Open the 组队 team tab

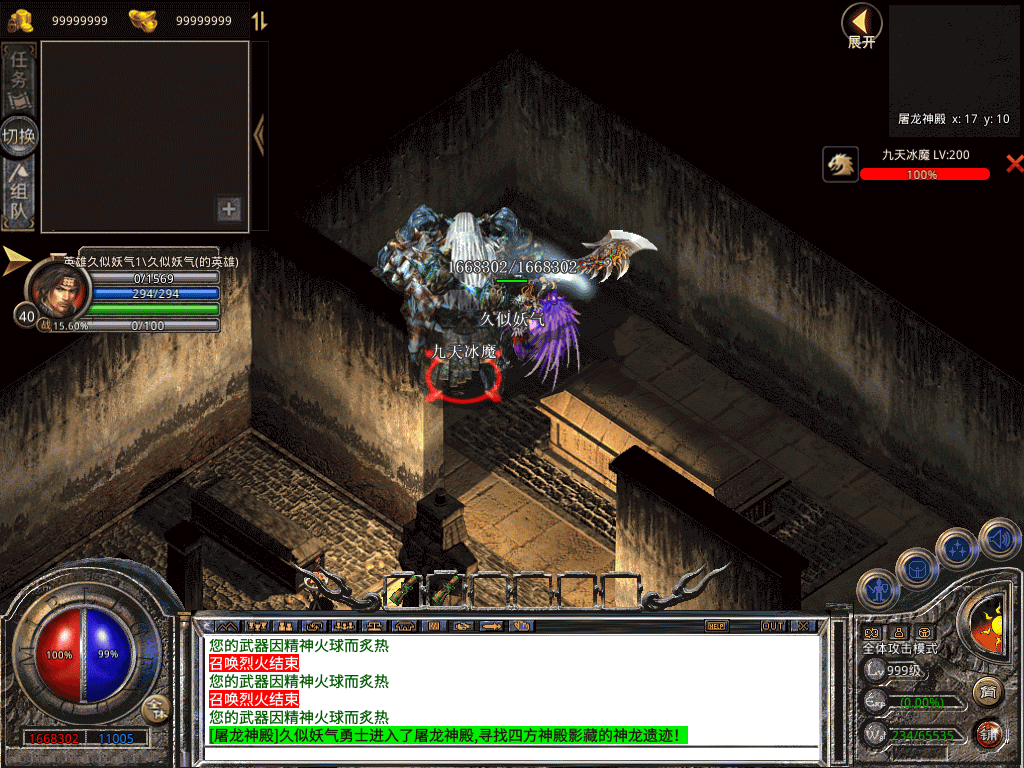[x=20, y=195]
